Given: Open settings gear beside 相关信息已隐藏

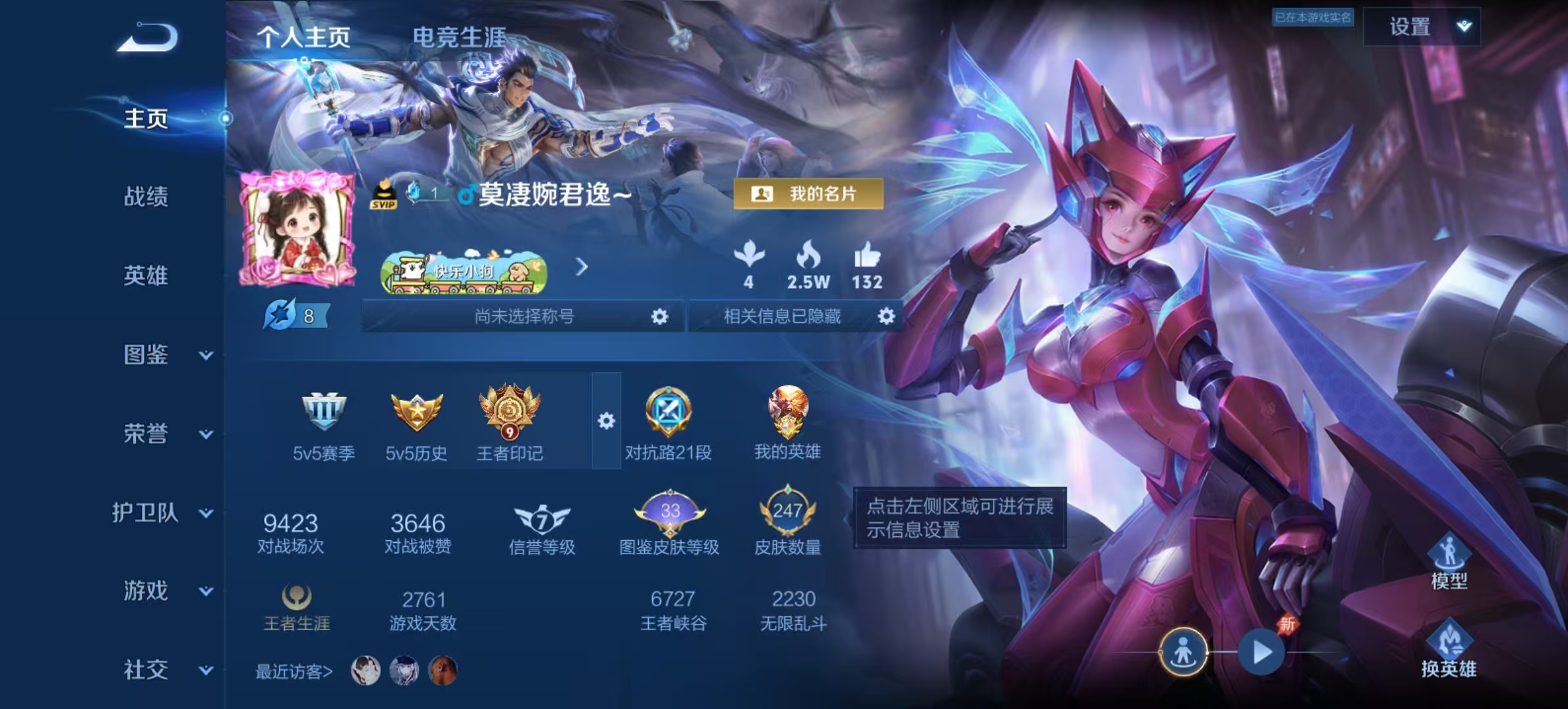Looking at the screenshot, I should click(x=886, y=316).
